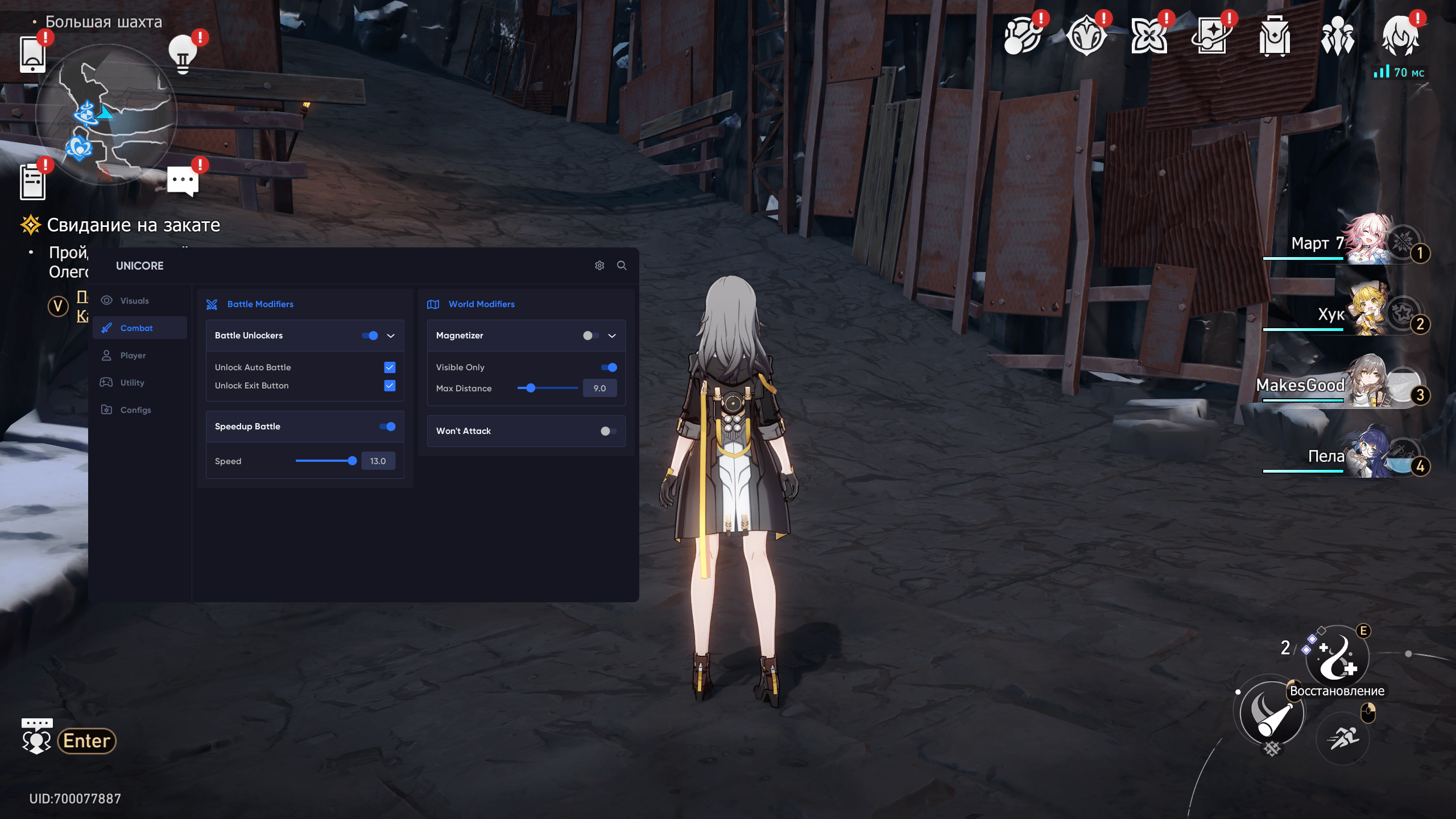This screenshot has height=819, width=1456.
Task: Adjust the Max Distance slider
Action: tap(531, 388)
